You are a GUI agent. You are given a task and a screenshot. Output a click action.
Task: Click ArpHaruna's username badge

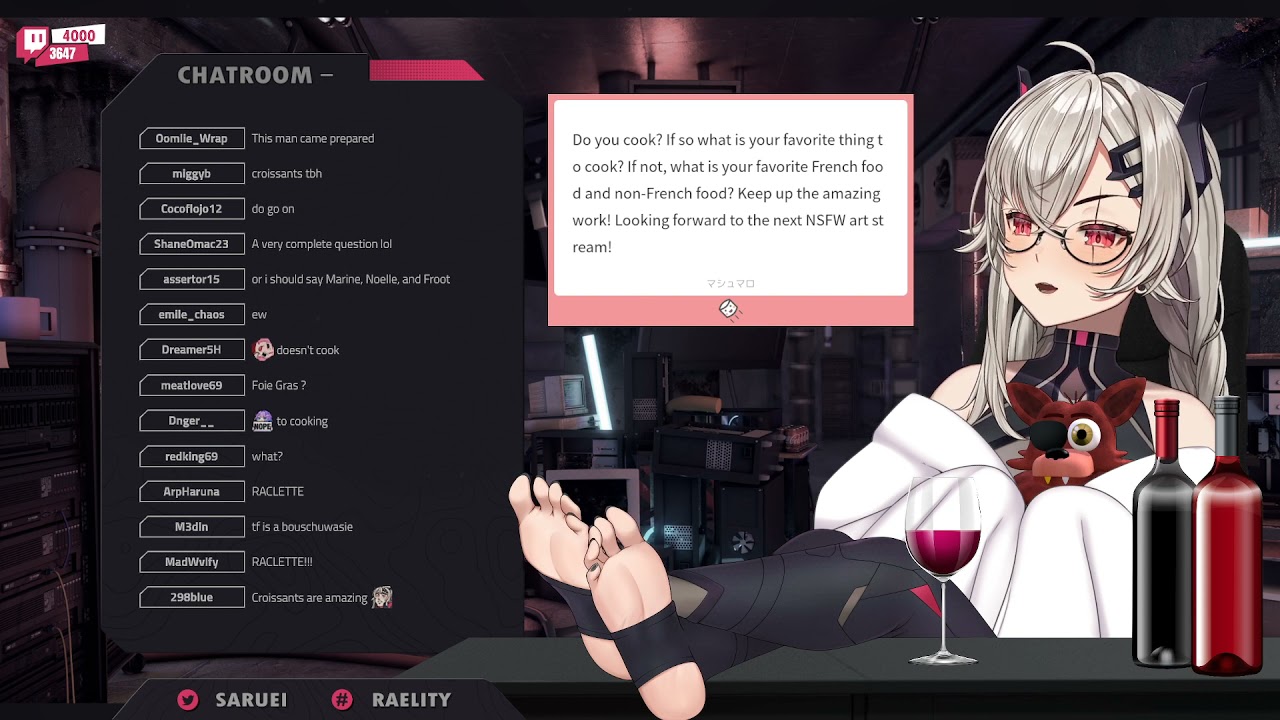pos(191,492)
